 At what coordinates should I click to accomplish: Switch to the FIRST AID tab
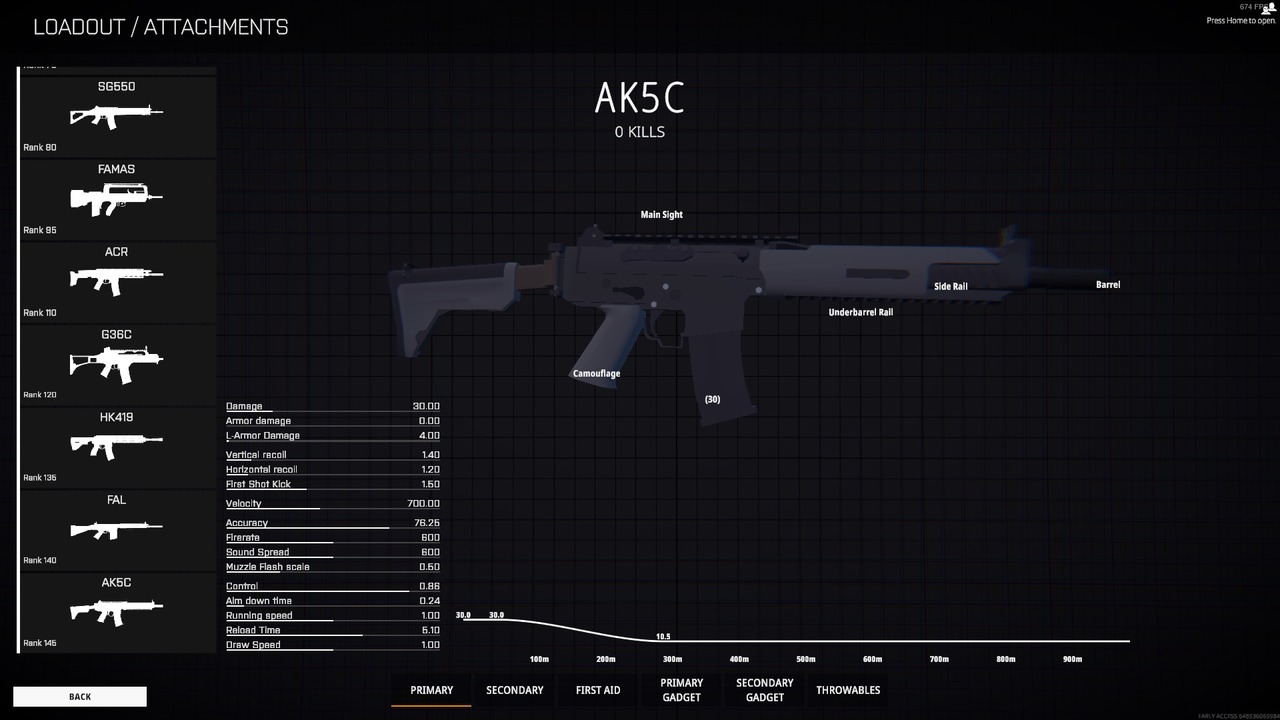[x=598, y=690]
